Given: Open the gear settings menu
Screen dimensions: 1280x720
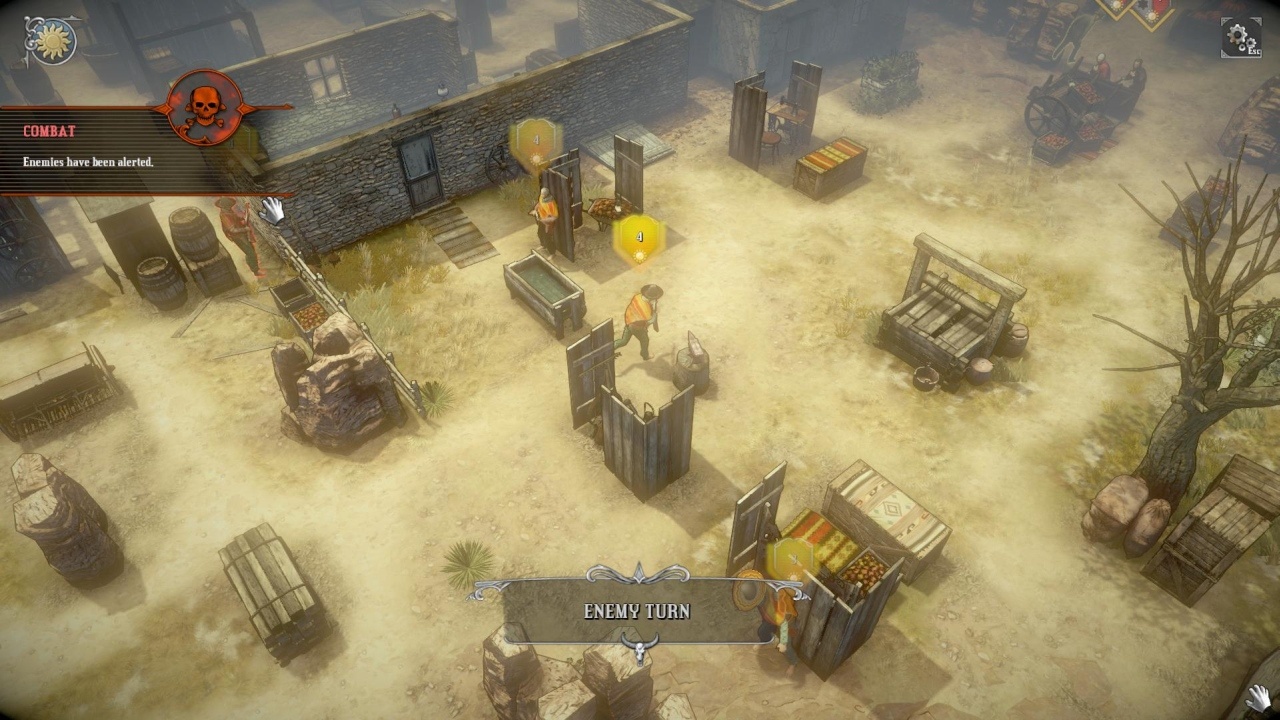Looking at the screenshot, I should tap(1240, 37).
